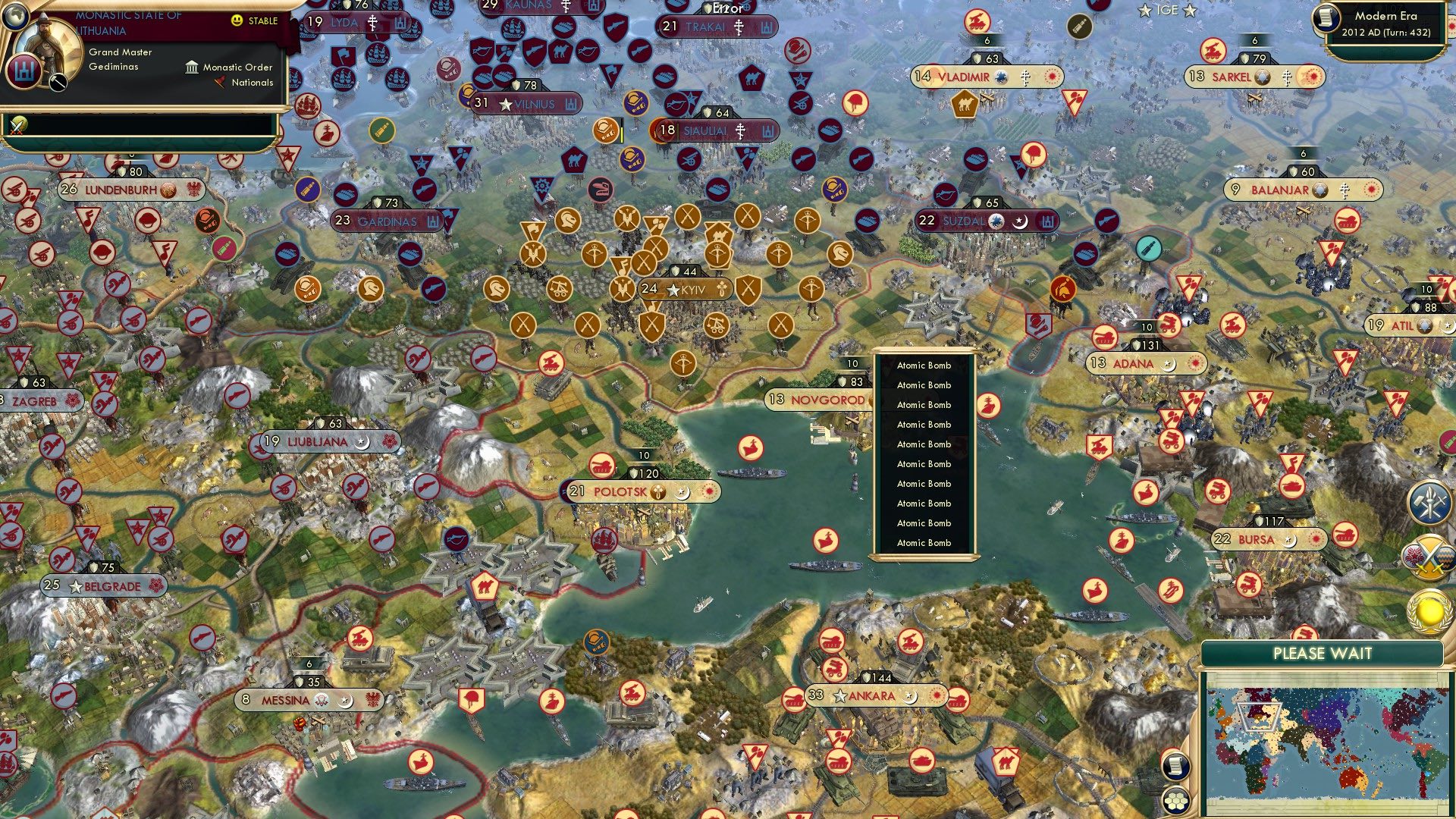Click the smiley face STABLE happiness indicator
The image size is (1456, 819).
point(238,22)
